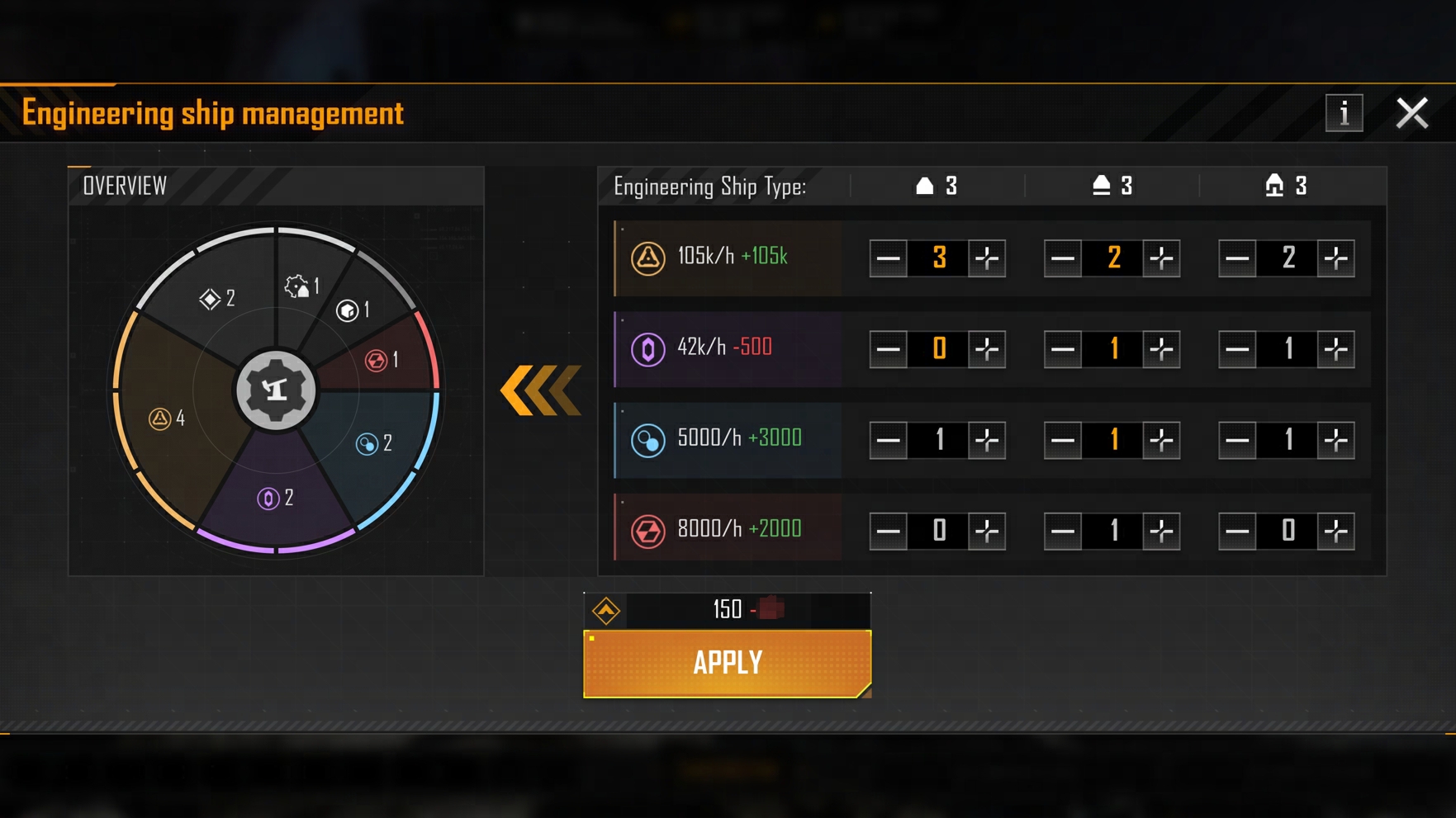Close the Engineering ship management window

pos(1411,113)
